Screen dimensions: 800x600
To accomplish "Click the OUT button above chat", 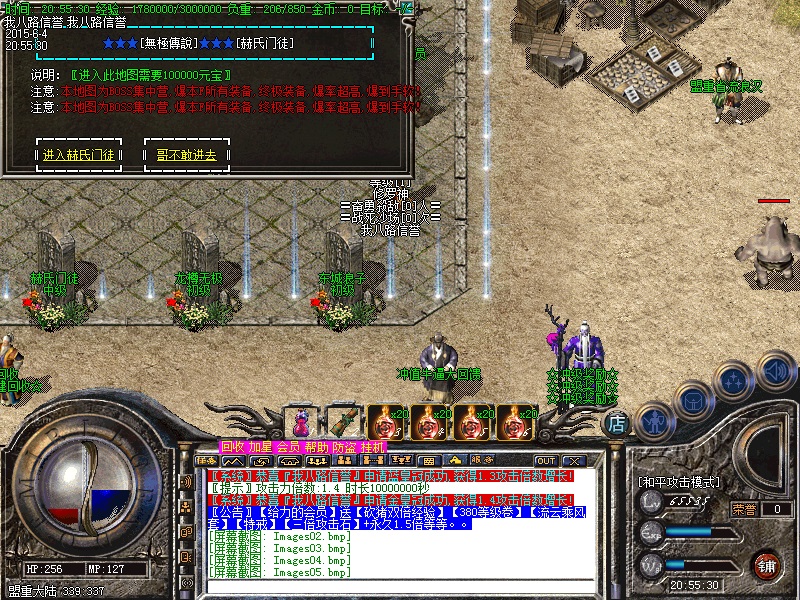I will pos(545,461).
